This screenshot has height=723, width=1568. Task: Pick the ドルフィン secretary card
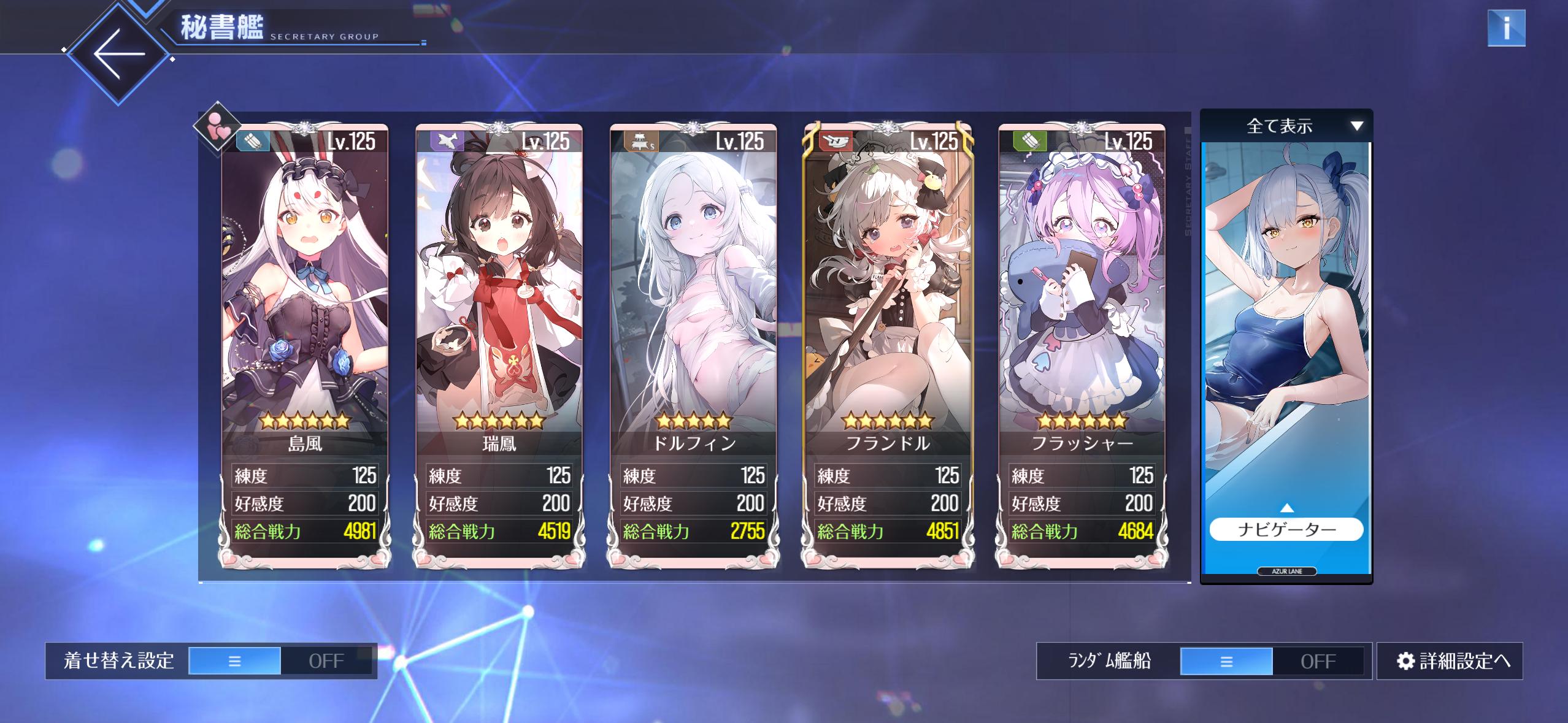point(693,307)
